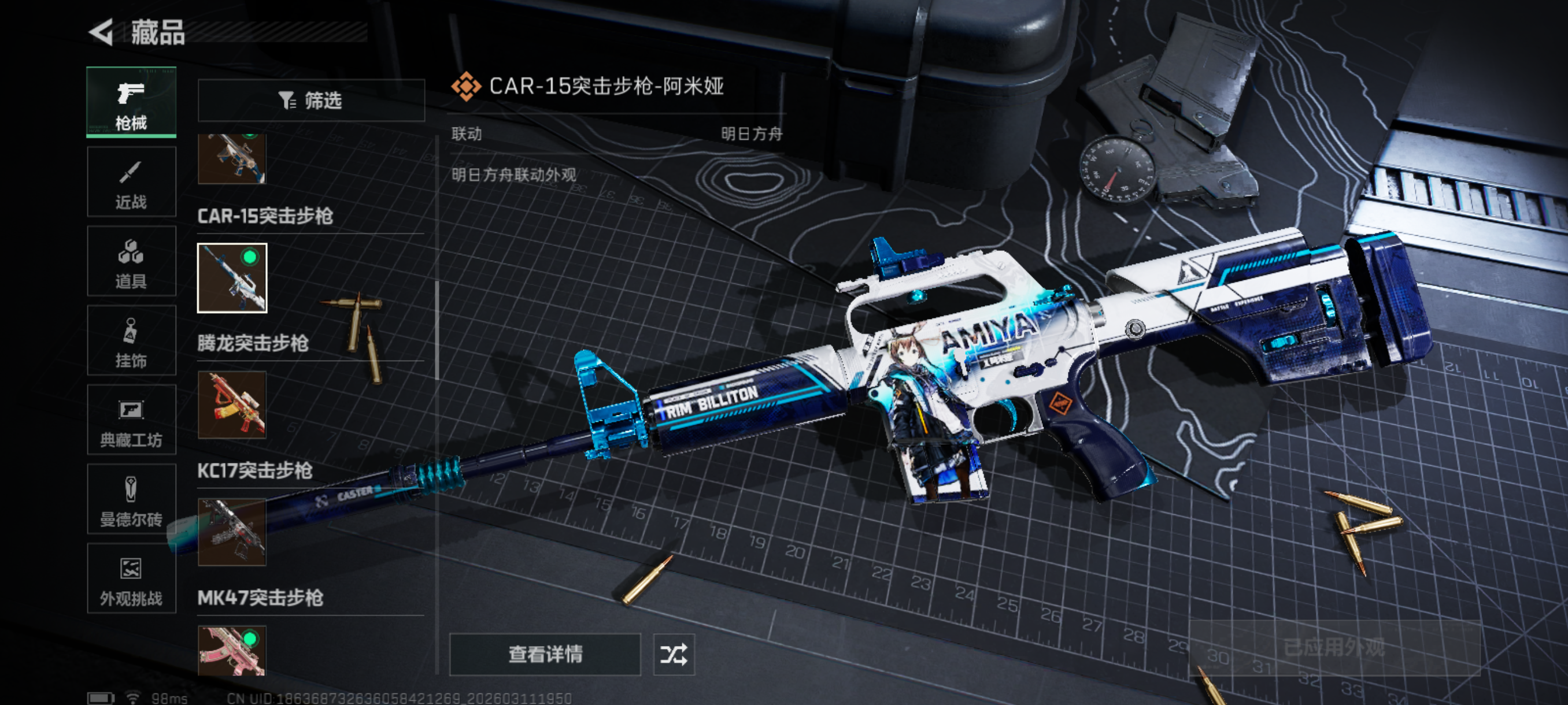Toggle the shuffle random-skin icon button
The image size is (1568, 705).
(x=673, y=655)
